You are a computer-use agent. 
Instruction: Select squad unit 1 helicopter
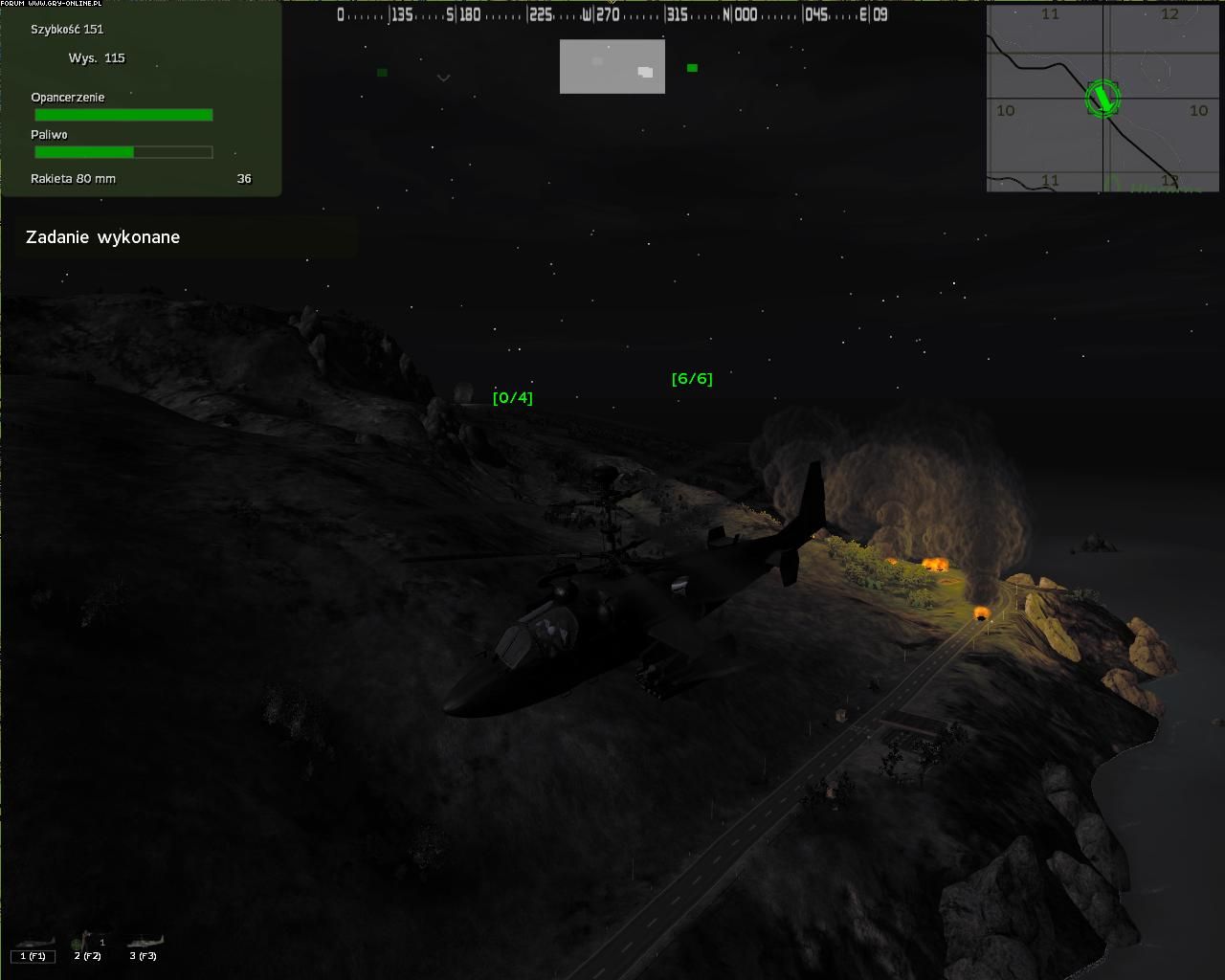pyautogui.click(x=33, y=947)
